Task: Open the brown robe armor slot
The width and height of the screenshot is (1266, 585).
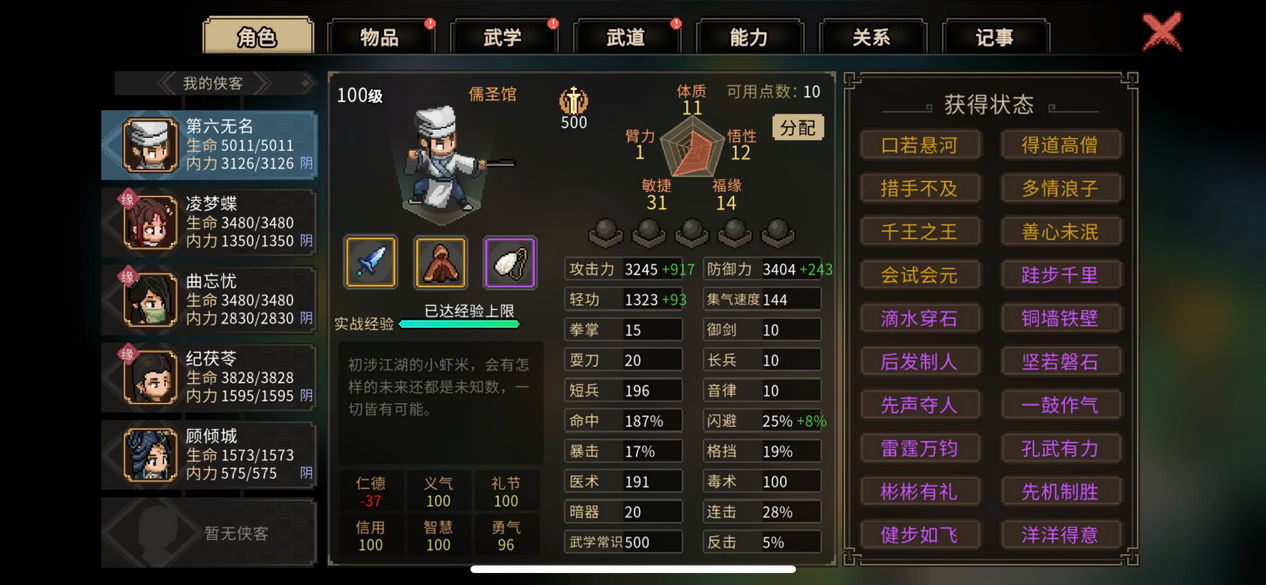Action: (440, 262)
